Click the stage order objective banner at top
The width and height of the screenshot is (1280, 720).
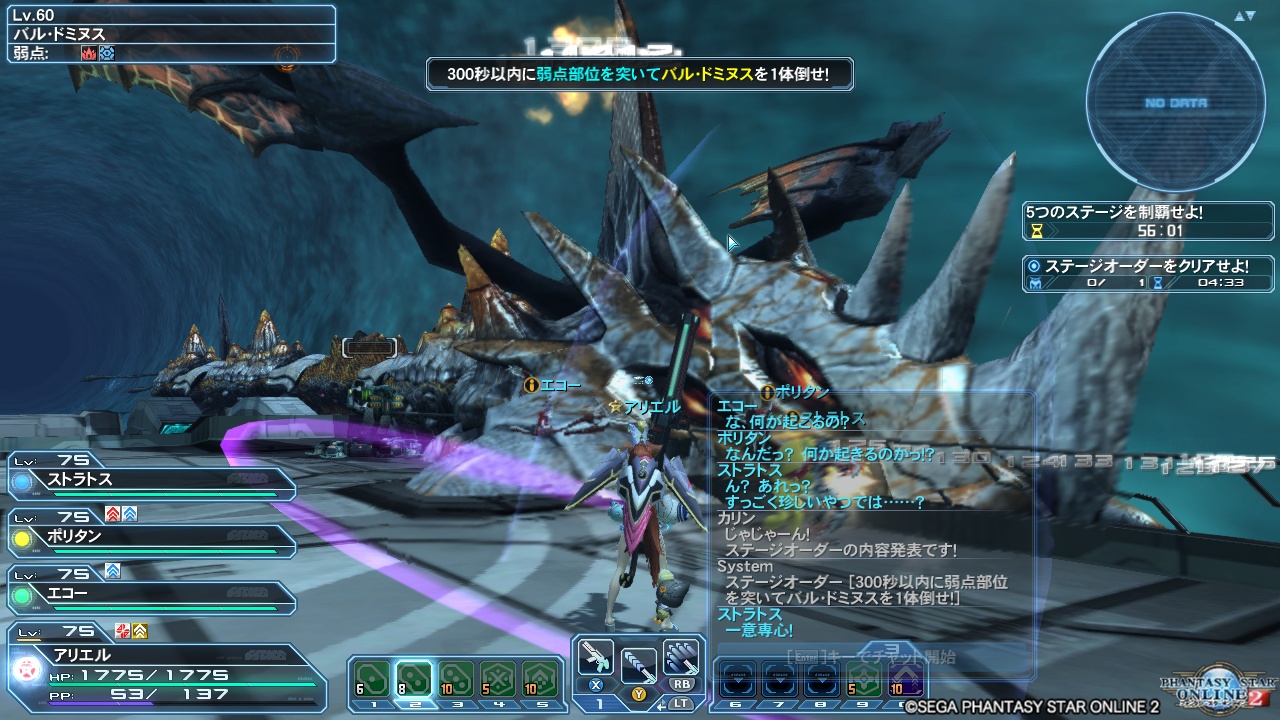pyautogui.click(x=640, y=74)
